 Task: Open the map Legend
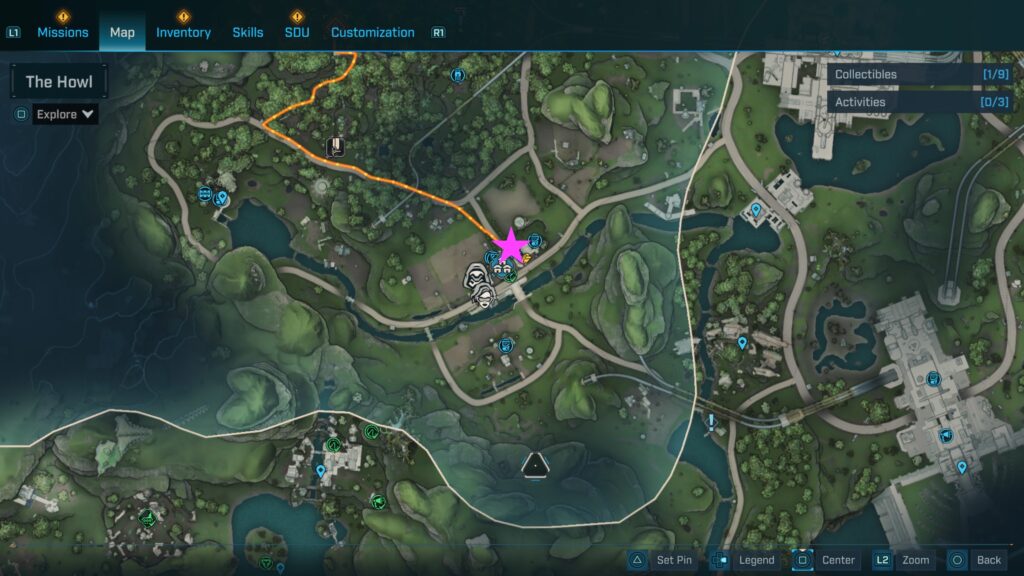[743, 560]
